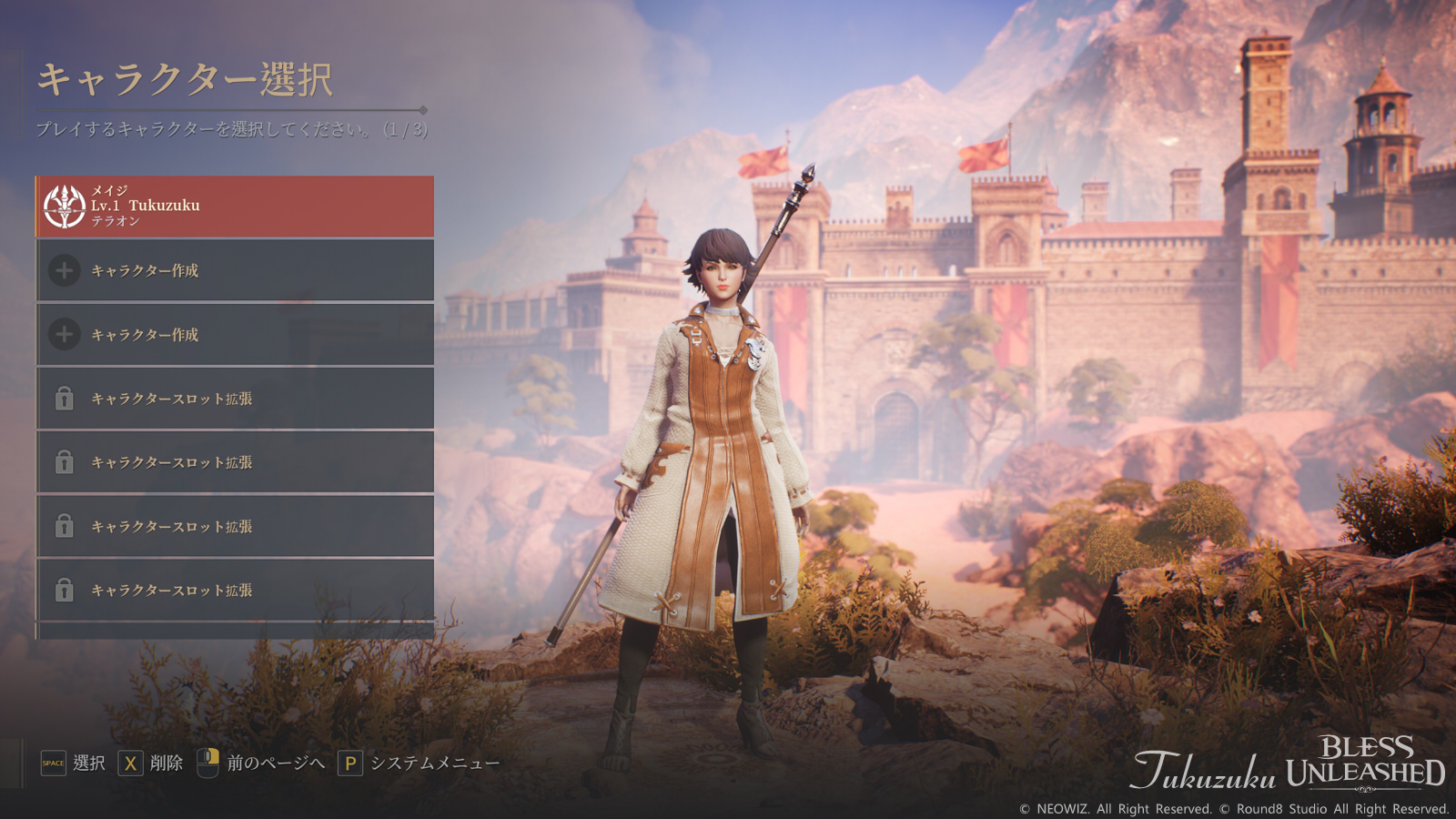Click the 選択 label at the bottom
Screen dimensions: 1456x819
(x=86, y=762)
